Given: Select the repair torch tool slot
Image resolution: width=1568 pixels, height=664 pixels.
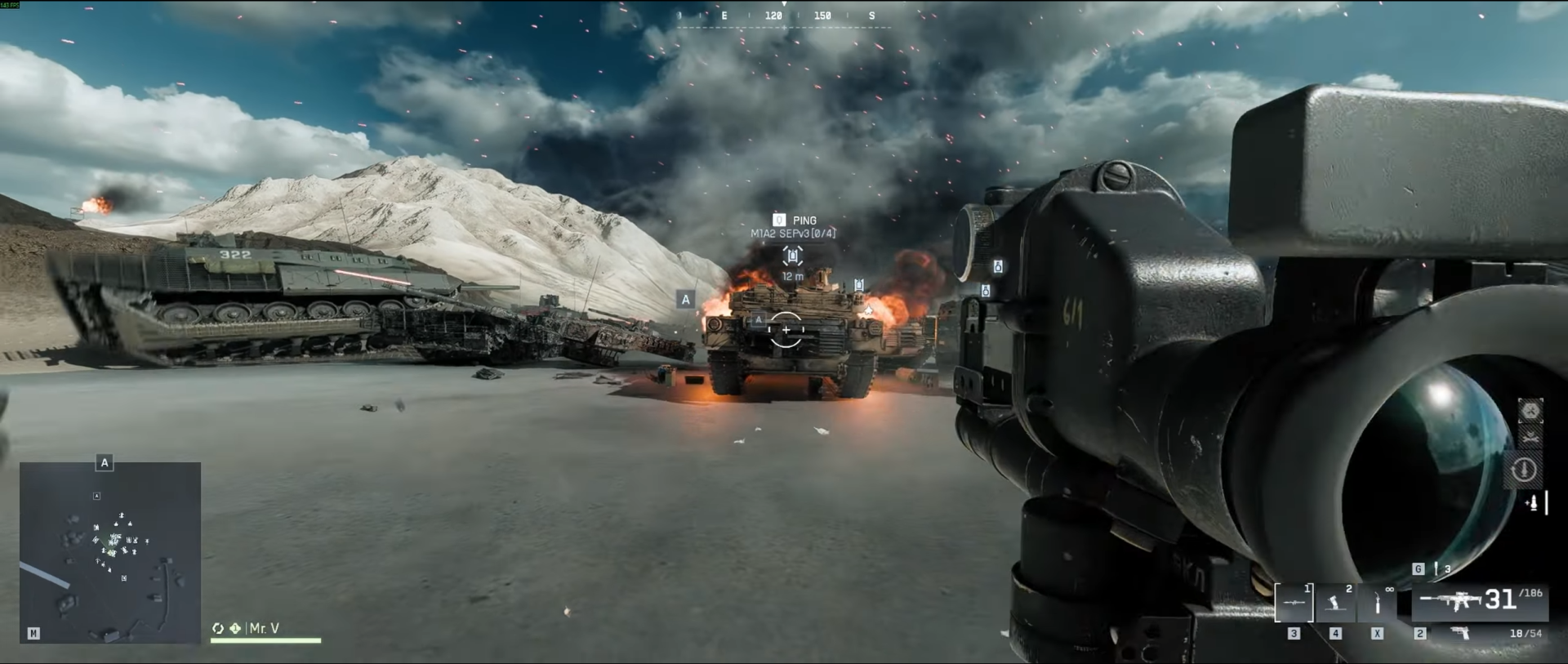Looking at the screenshot, I should click(x=1378, y=604).
